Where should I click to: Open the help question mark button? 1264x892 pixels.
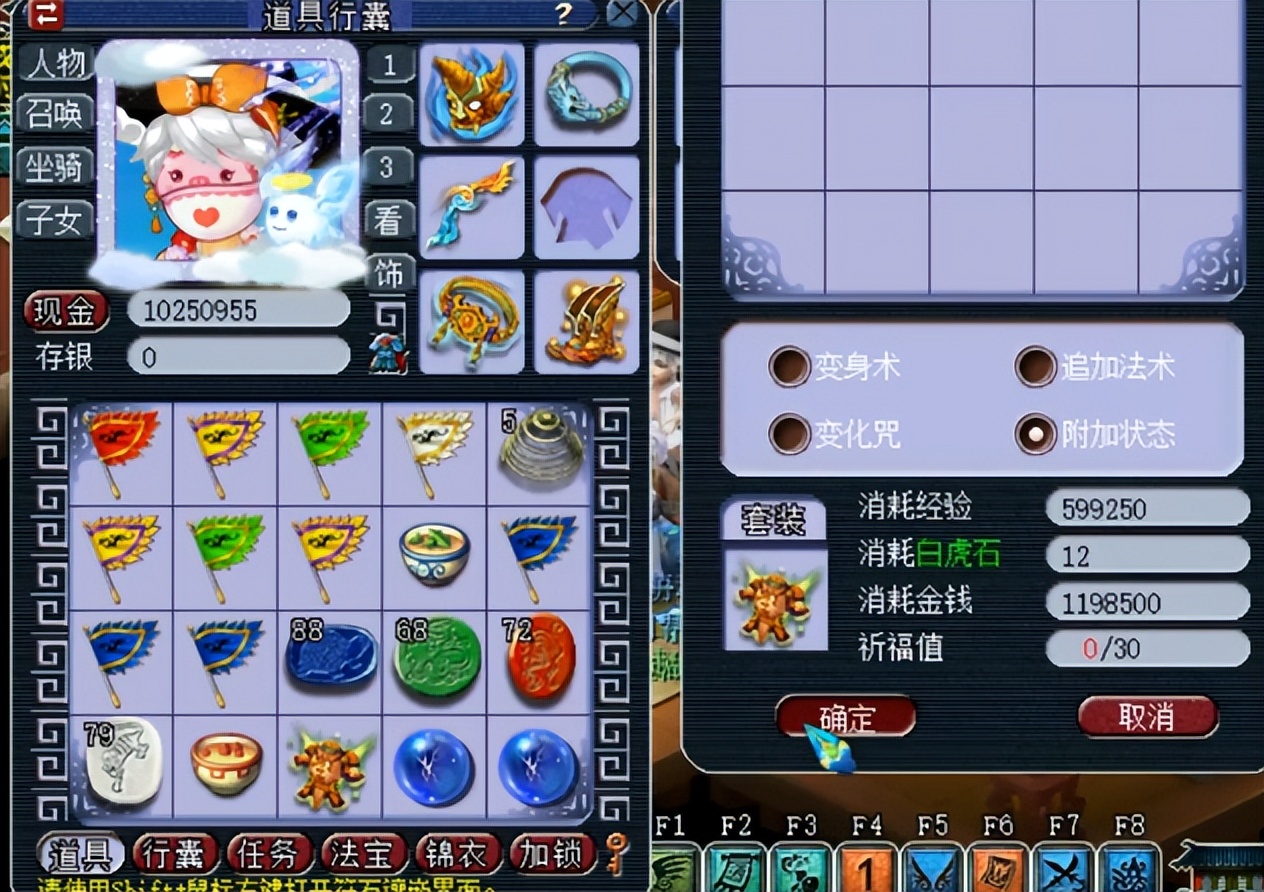pos(564,14)
